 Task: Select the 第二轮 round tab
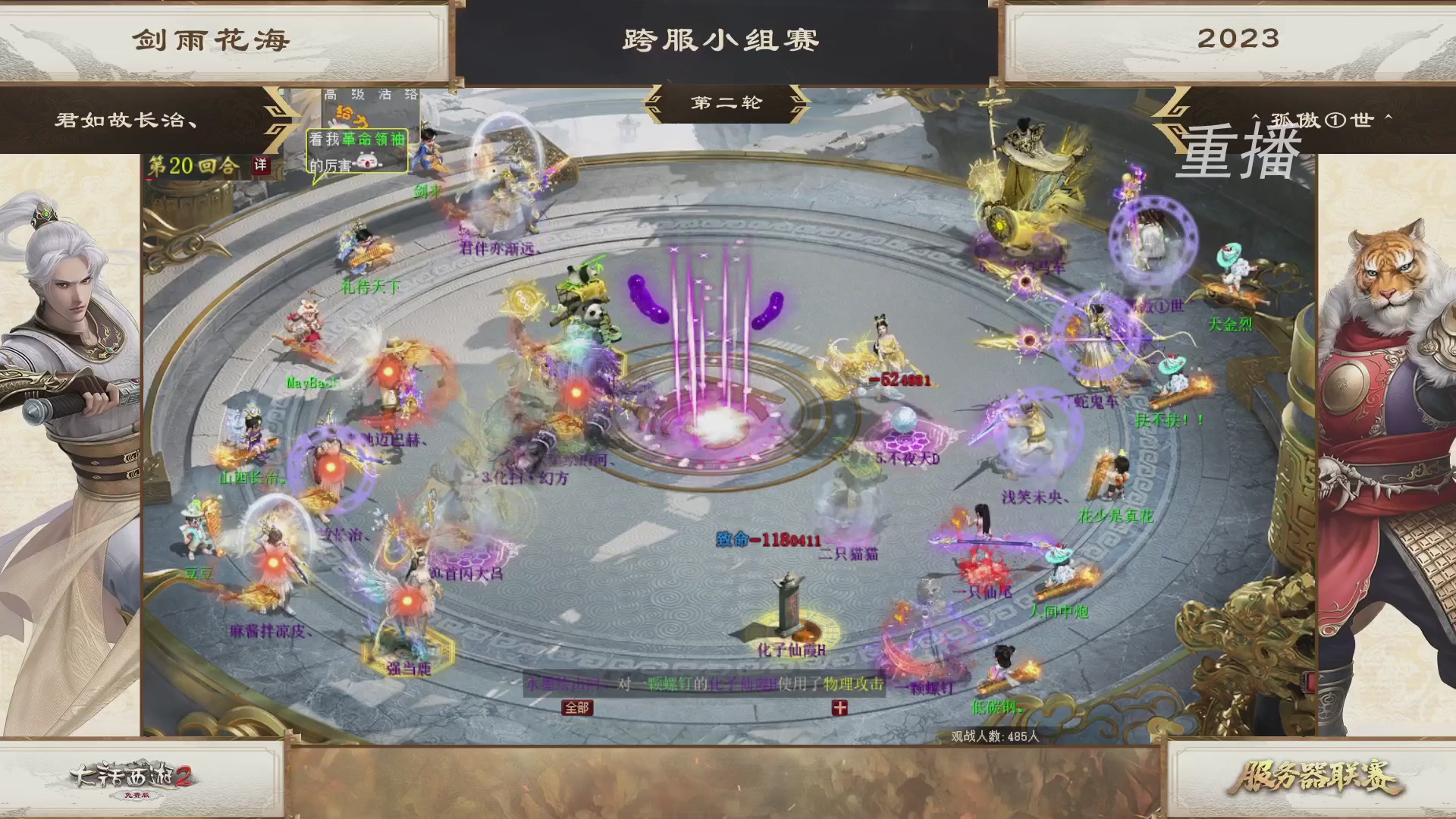tap(726, 104)
